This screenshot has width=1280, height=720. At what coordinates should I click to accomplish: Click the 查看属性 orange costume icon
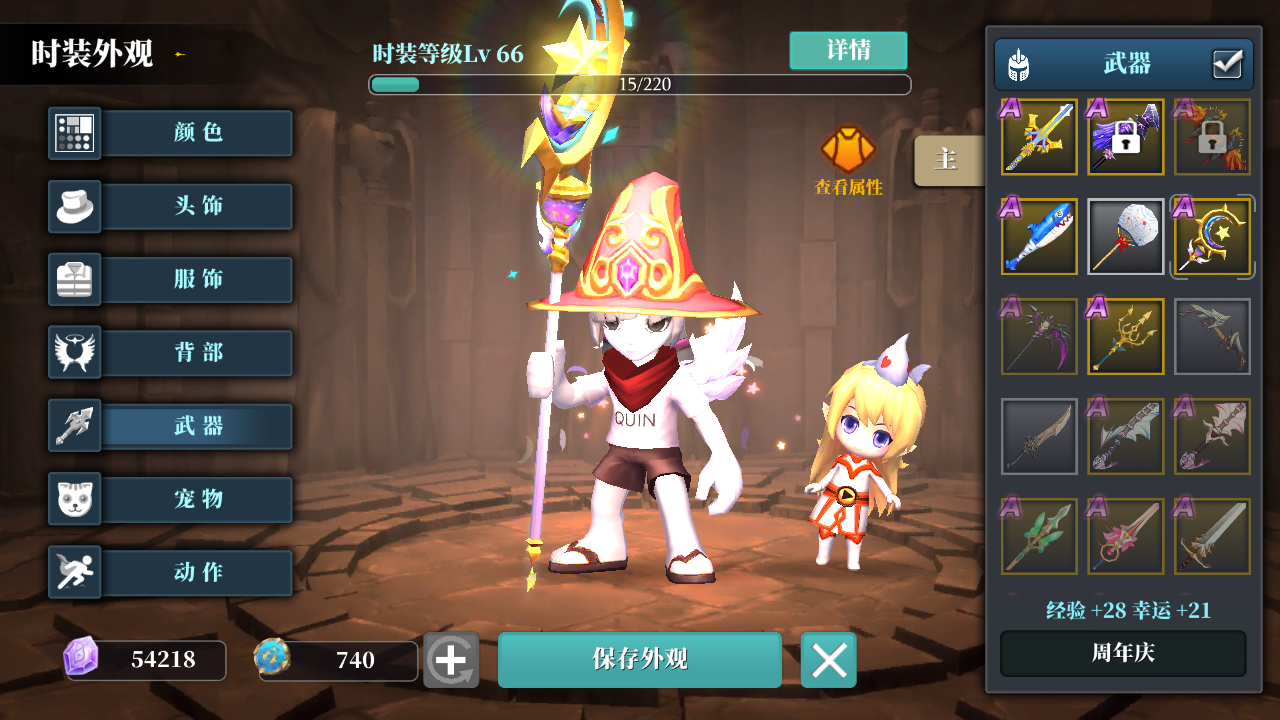pyautogui.click(x=847, y=150)
